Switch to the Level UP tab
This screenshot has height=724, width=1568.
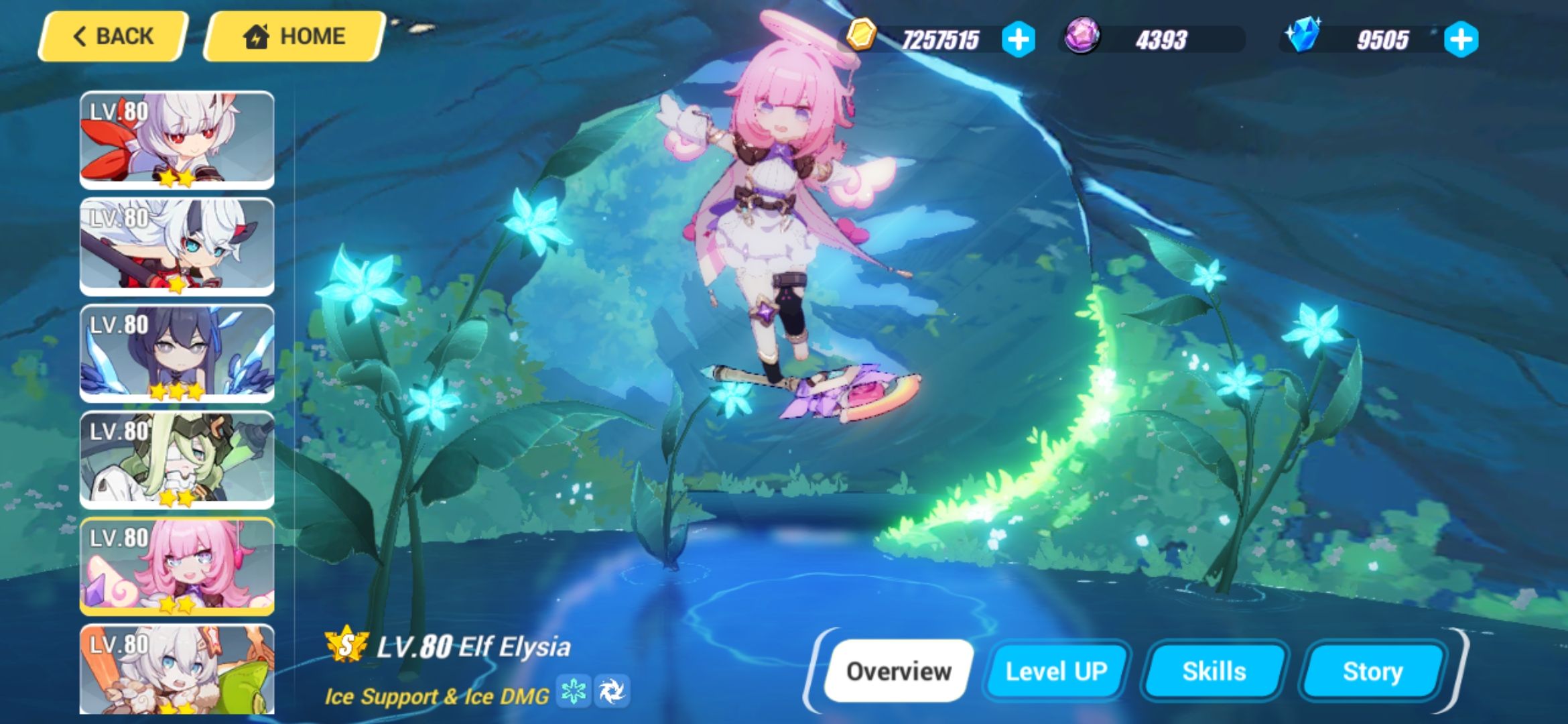[x=1057, y=670]
